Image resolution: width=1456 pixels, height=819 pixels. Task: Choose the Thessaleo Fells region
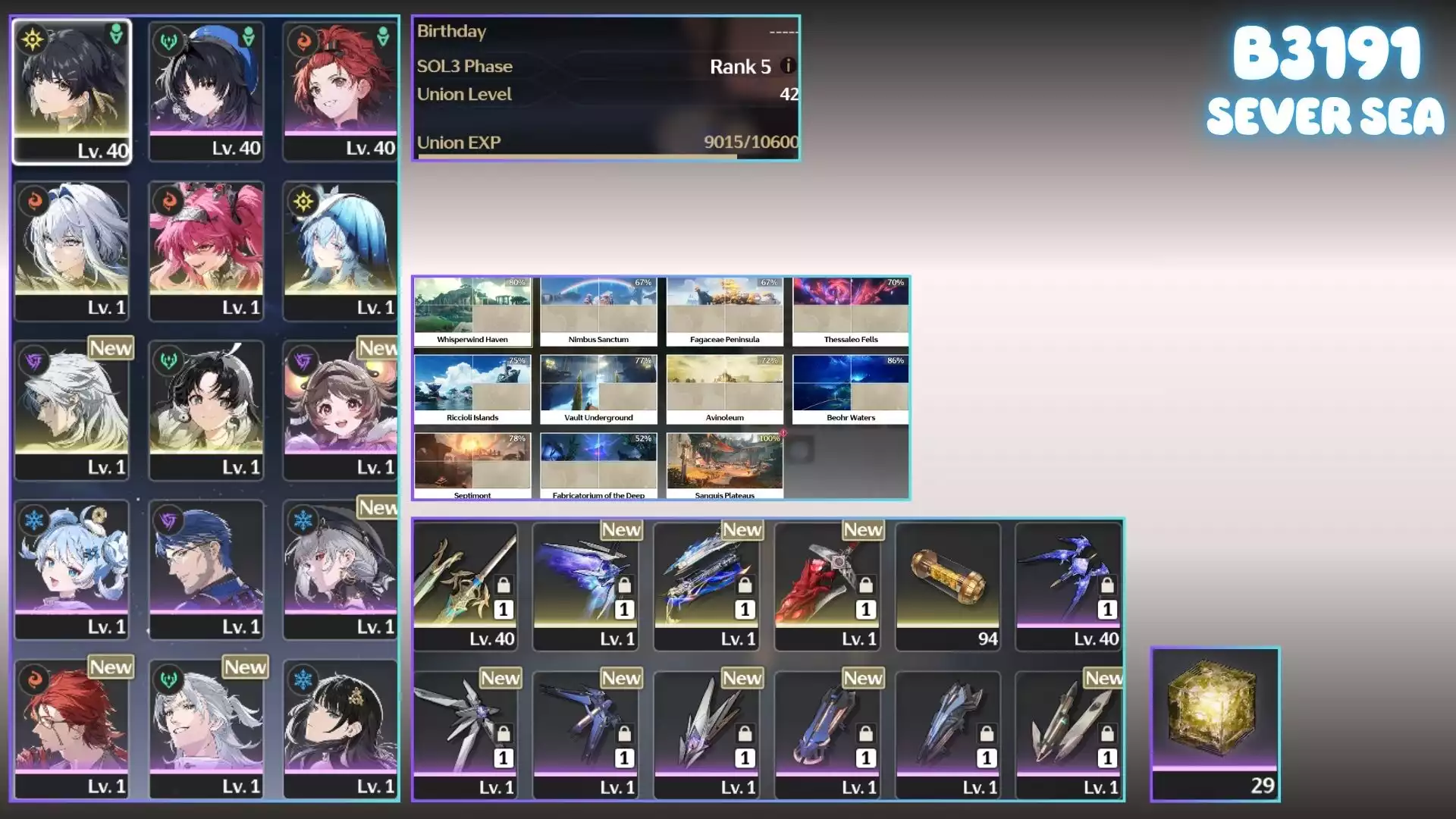[x=850, y=312]
